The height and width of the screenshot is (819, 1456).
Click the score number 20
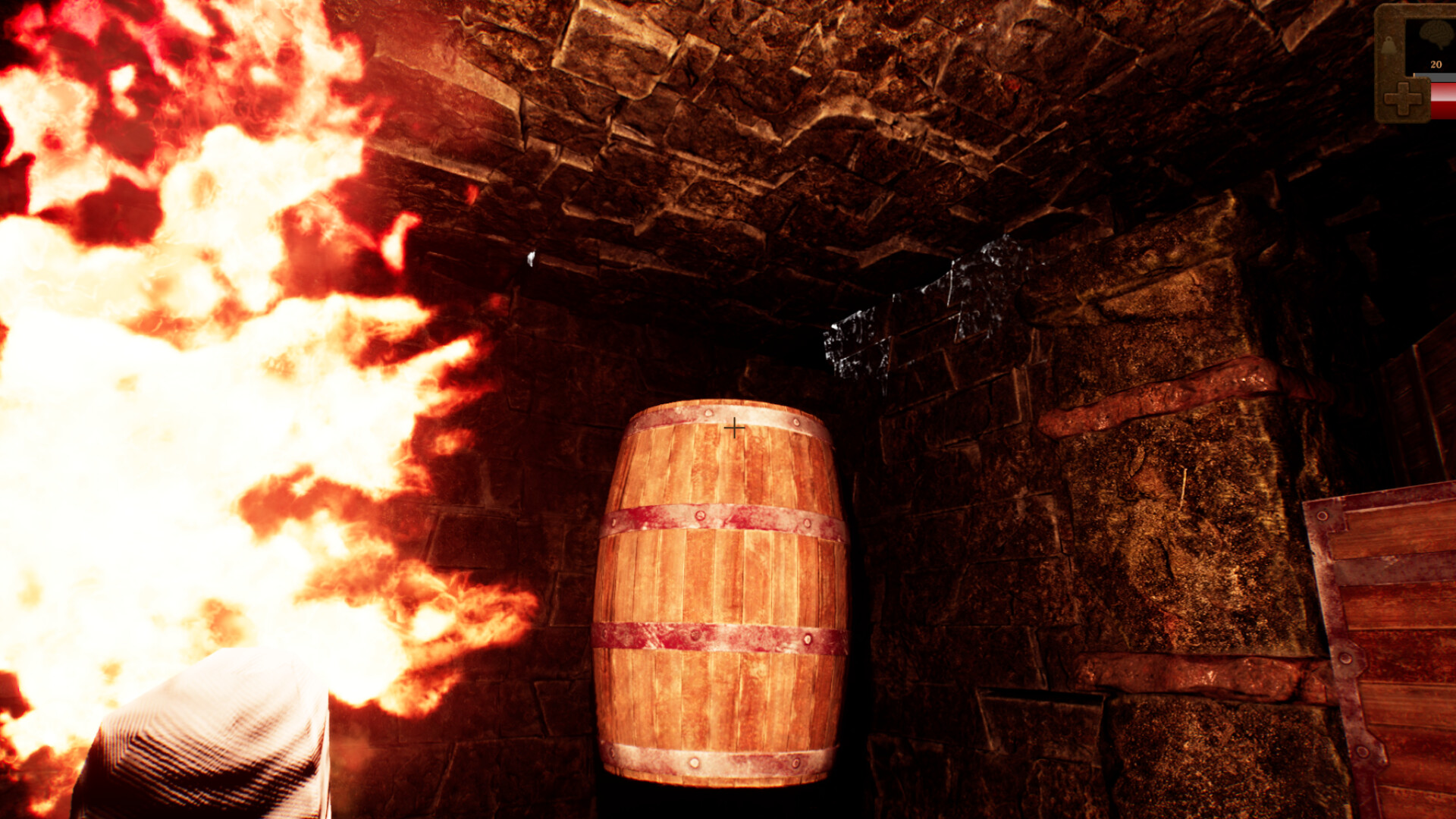(x=1436, y=63)
